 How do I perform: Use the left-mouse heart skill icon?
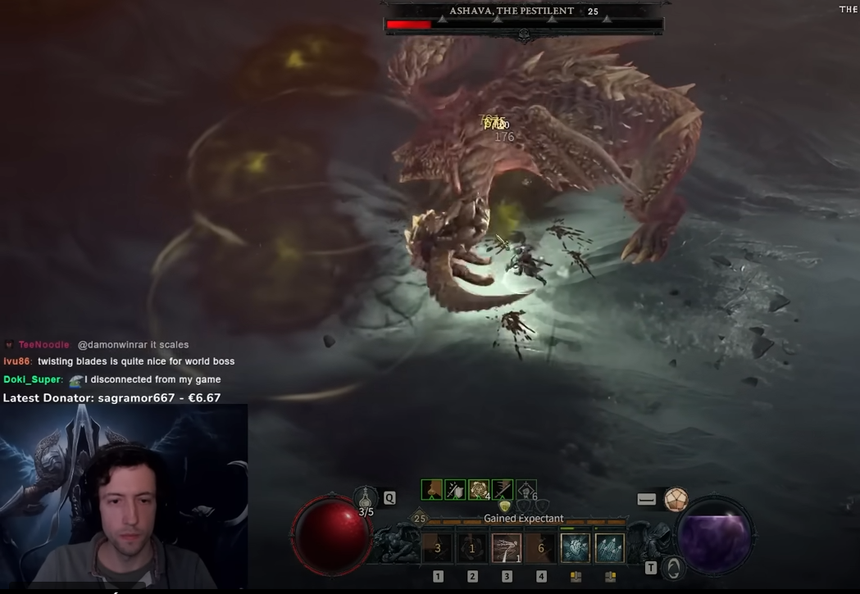(x=576, y=548)
